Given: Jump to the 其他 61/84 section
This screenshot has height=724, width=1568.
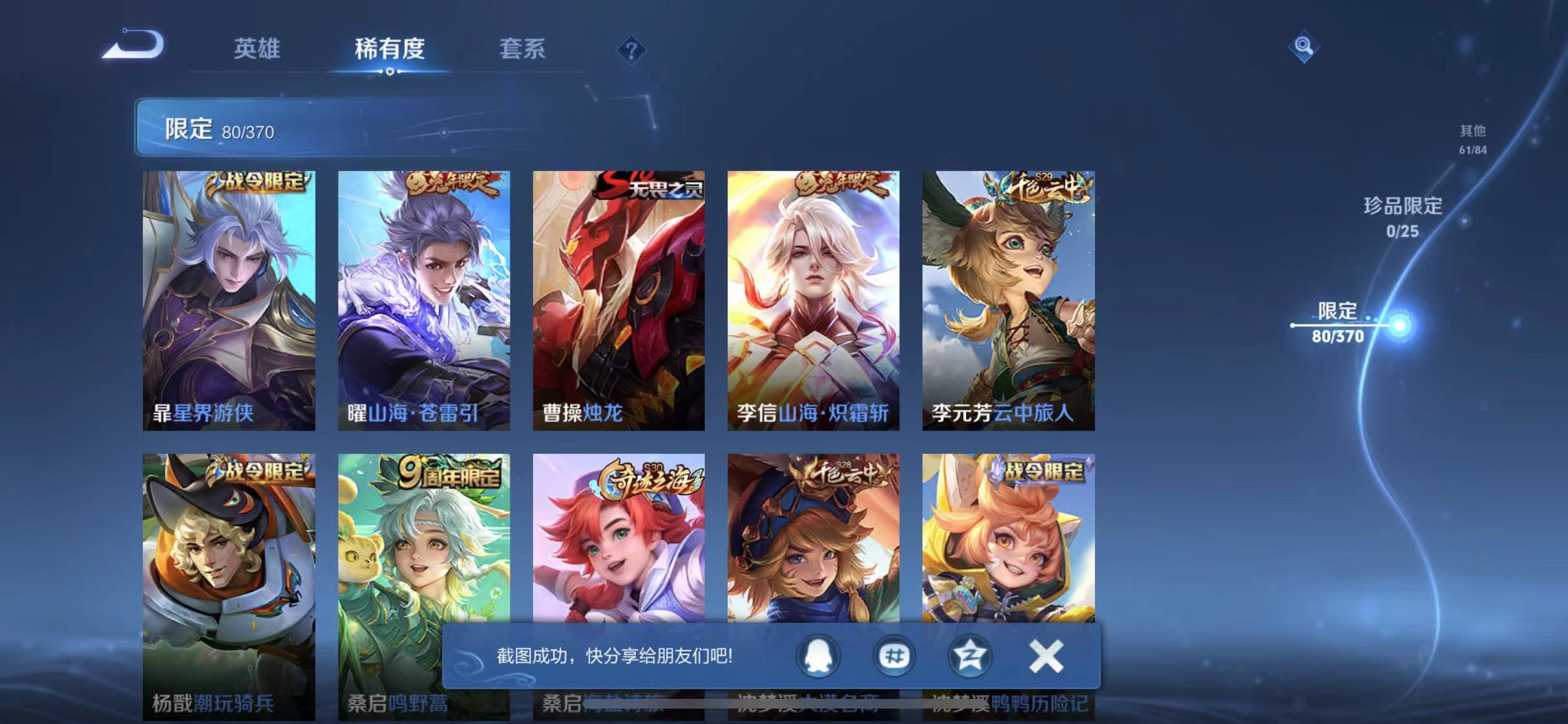Looking at the screenshot, I should [x=1472, y=138].
